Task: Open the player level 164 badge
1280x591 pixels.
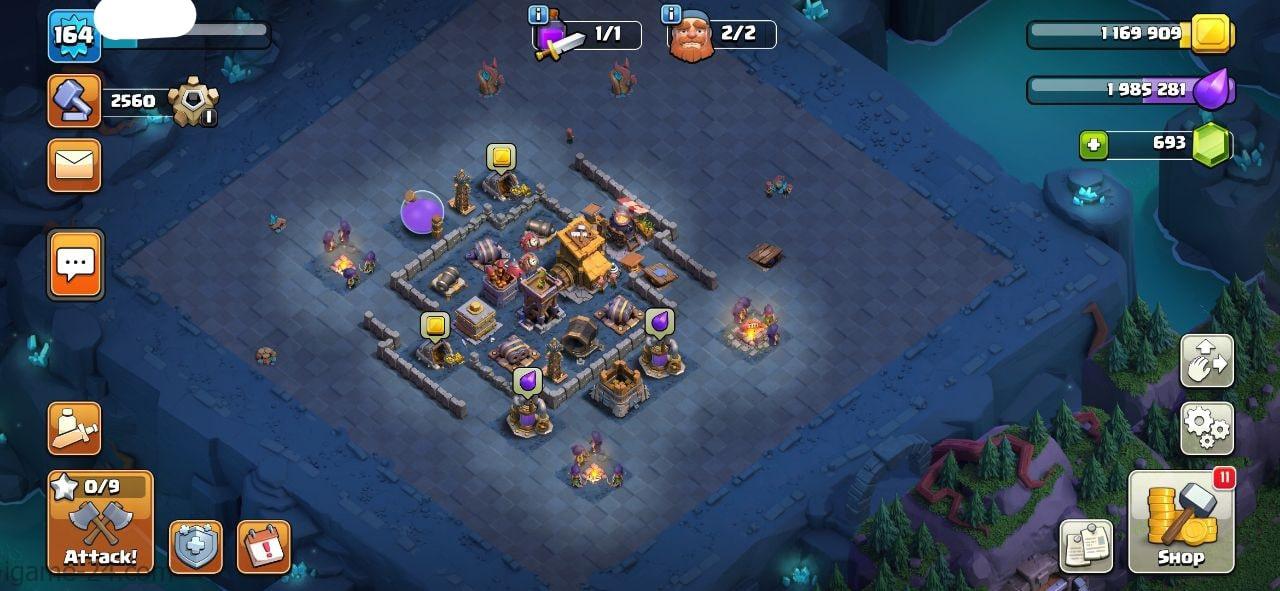Action: tap(73, 35)
